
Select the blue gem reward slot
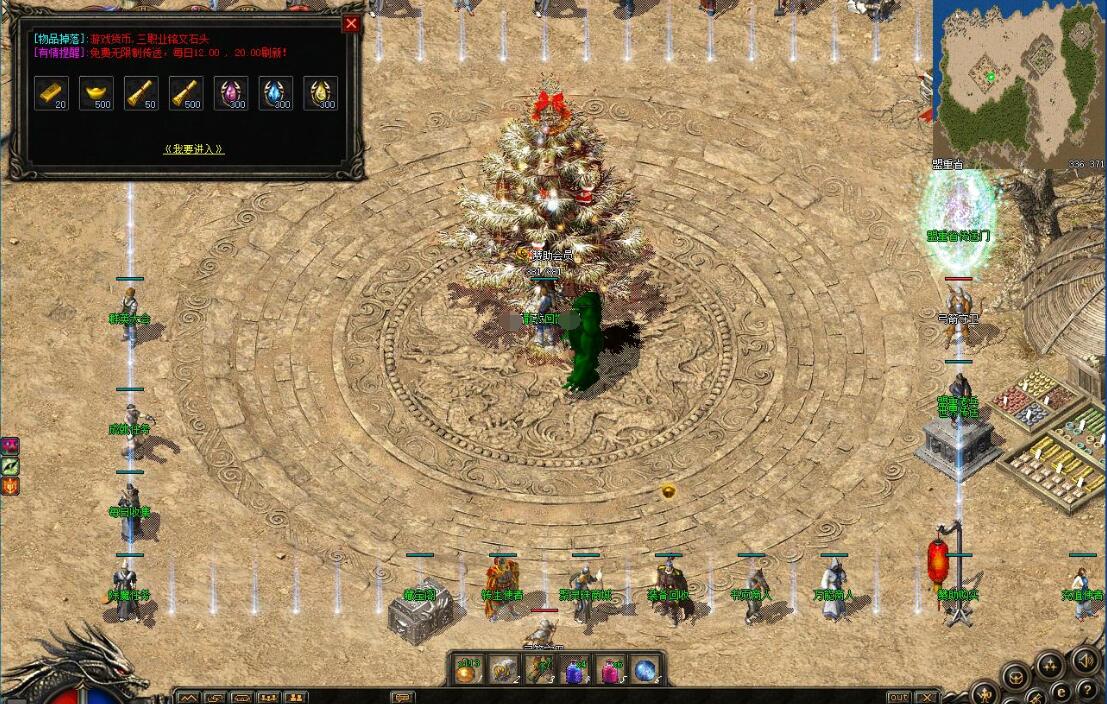tap(276, 93)
